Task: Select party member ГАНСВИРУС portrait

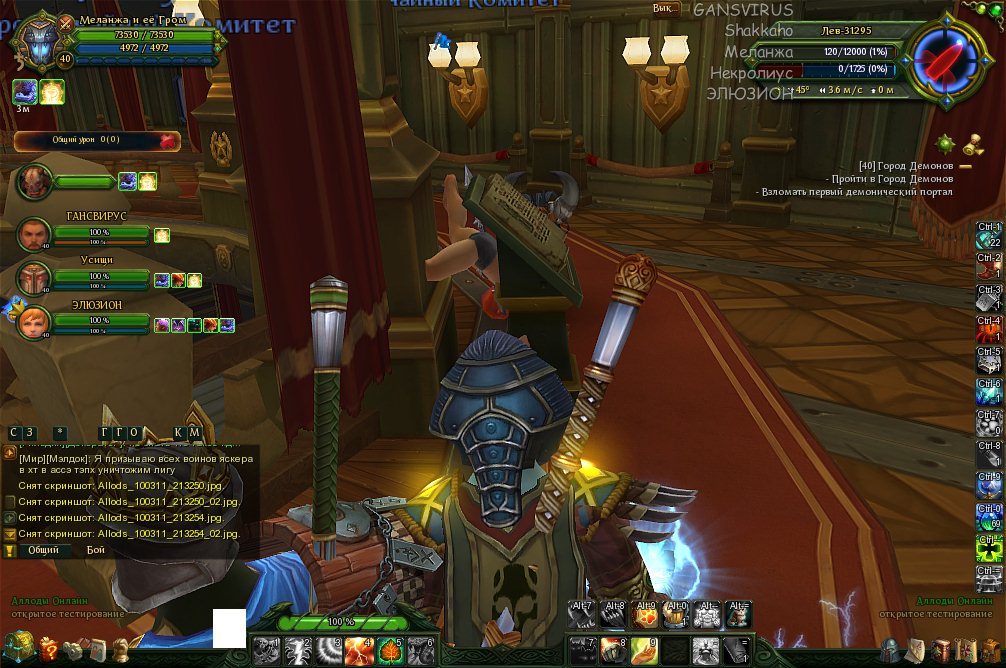Action: tap(33, 234)
